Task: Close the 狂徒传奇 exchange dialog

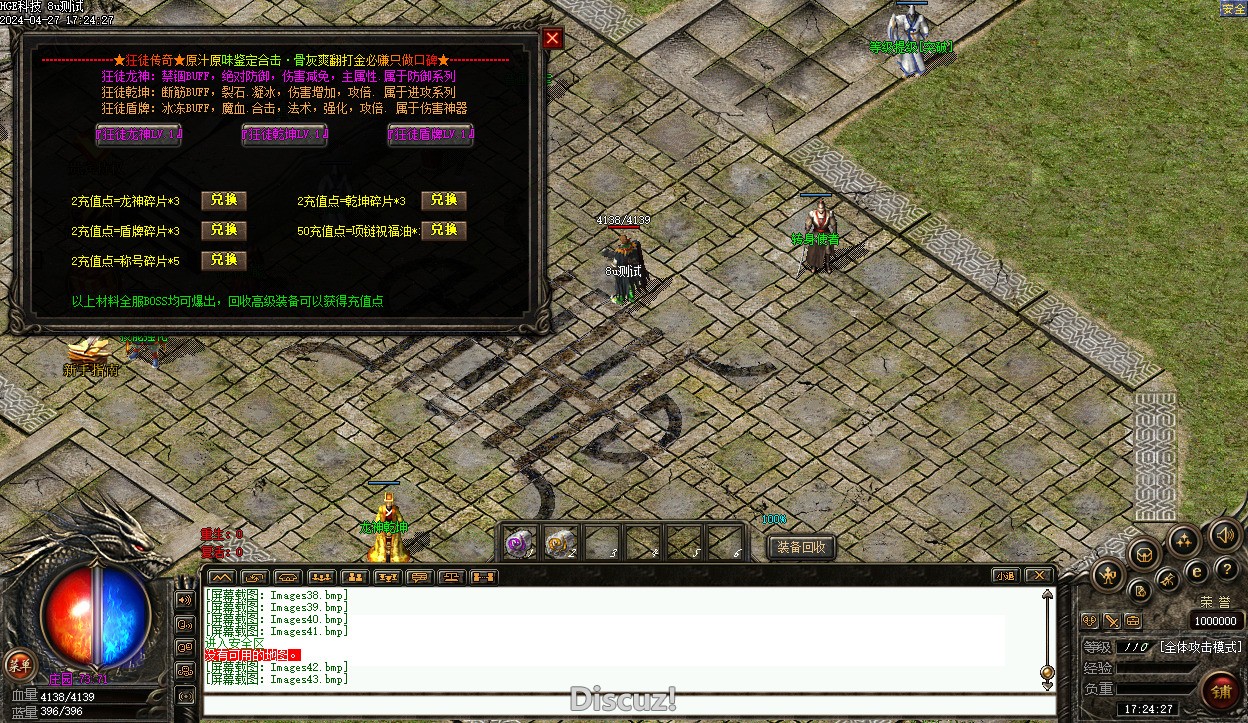Action: point(552,39)
